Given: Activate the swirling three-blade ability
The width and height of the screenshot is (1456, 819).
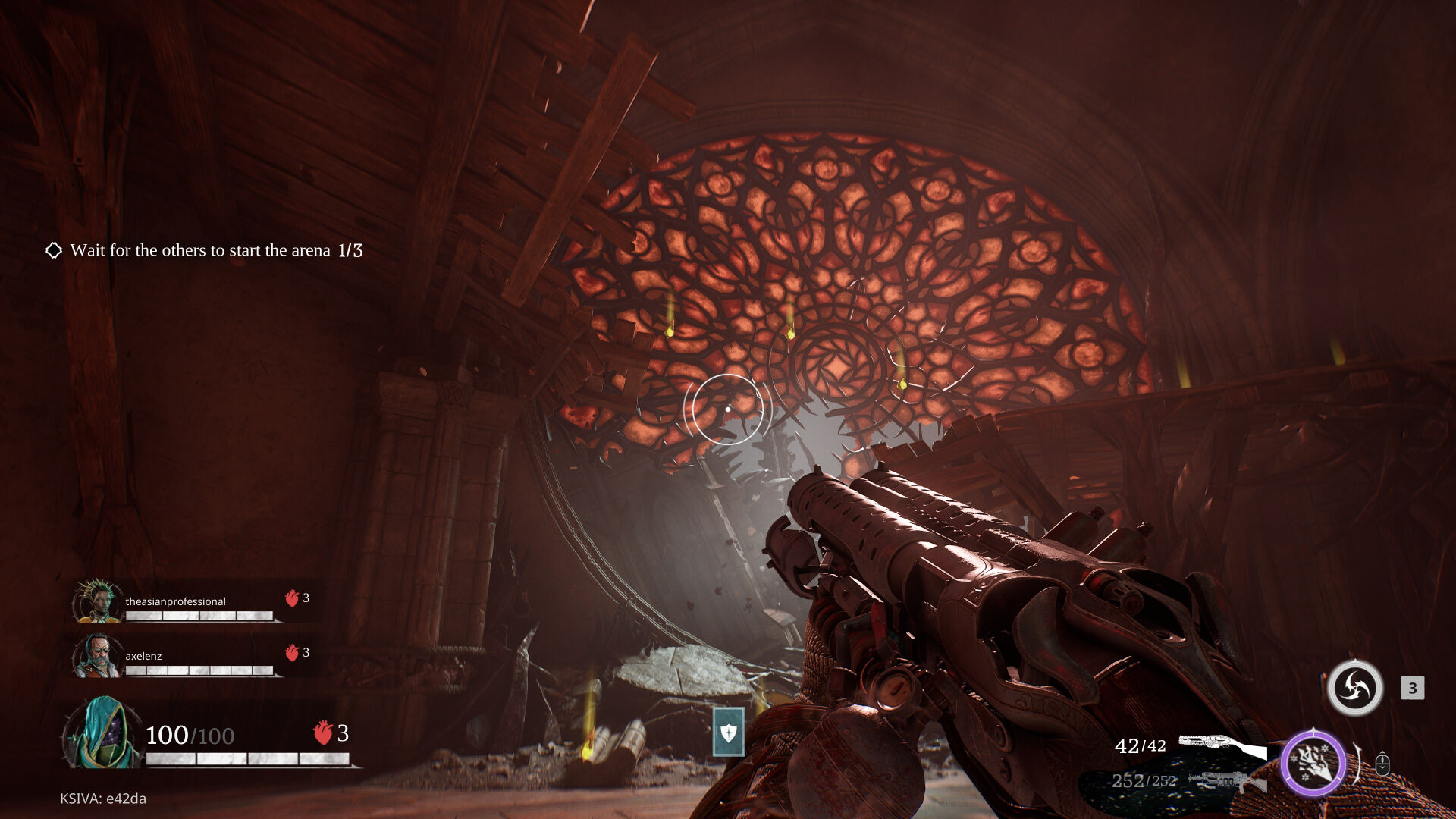Looking at the screenshot, I should click(x=1354, y=688).
